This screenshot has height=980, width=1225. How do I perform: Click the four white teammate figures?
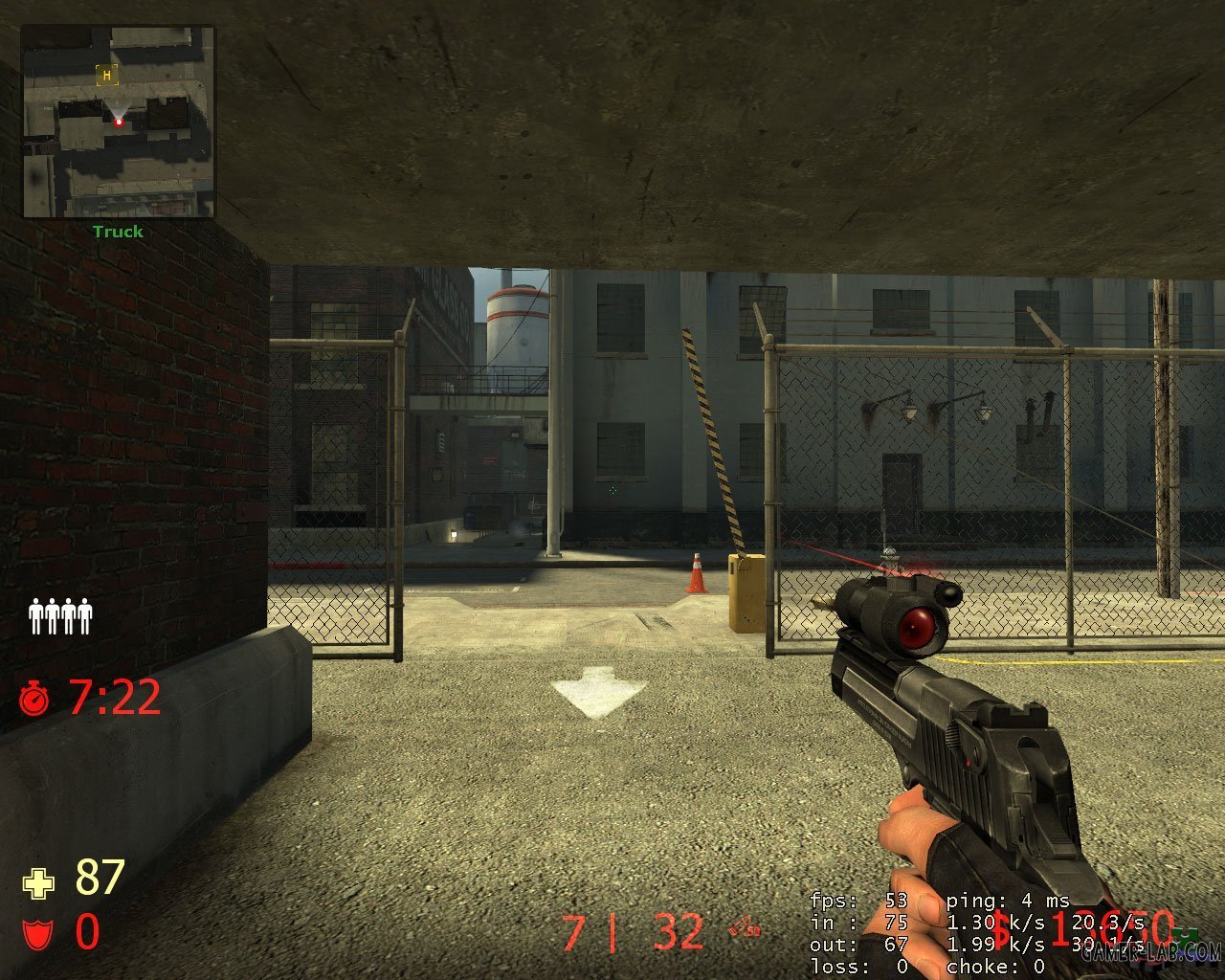tap(60, 615)
